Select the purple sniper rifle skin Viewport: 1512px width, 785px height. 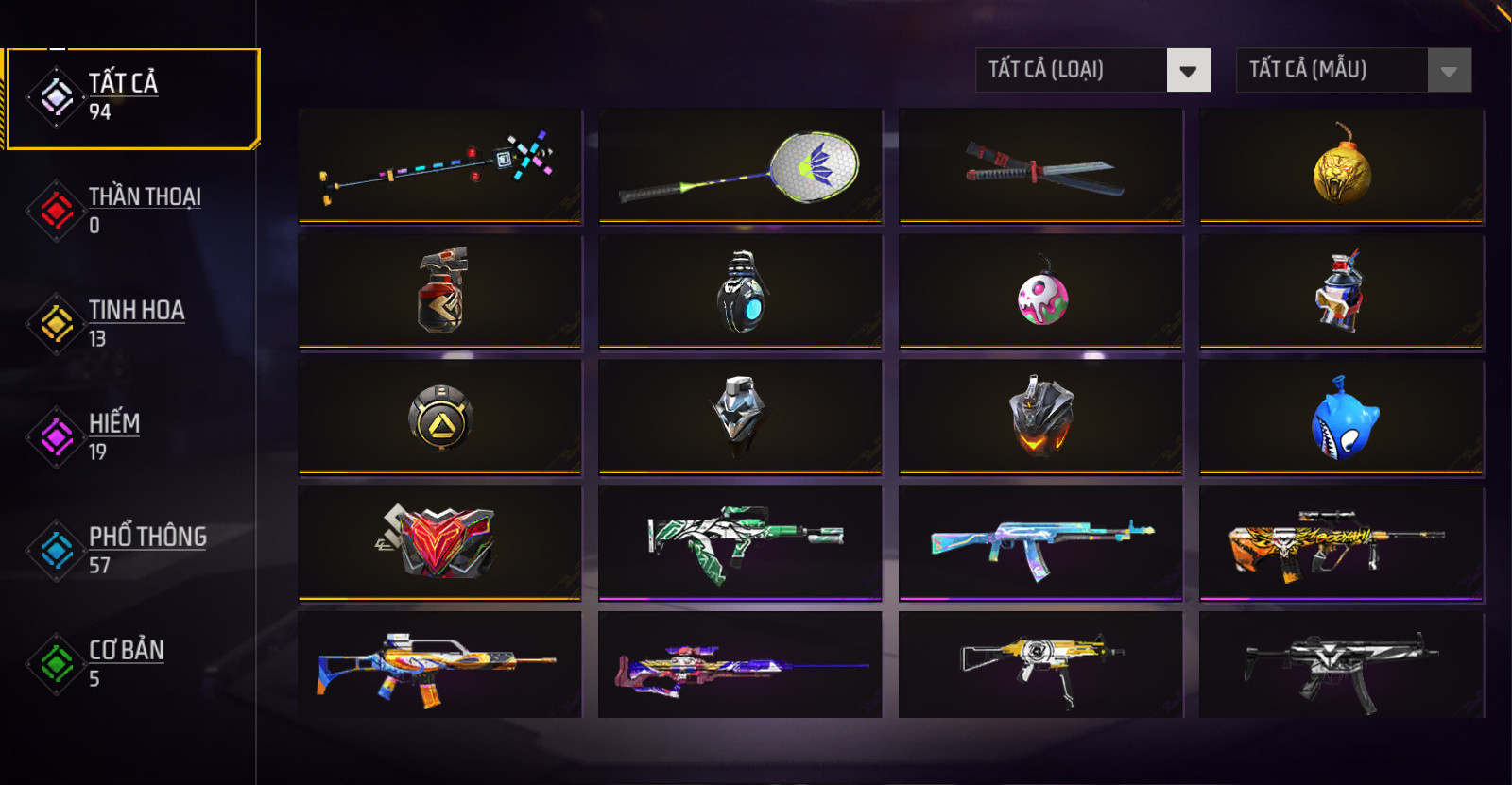(x=740, y=666)
